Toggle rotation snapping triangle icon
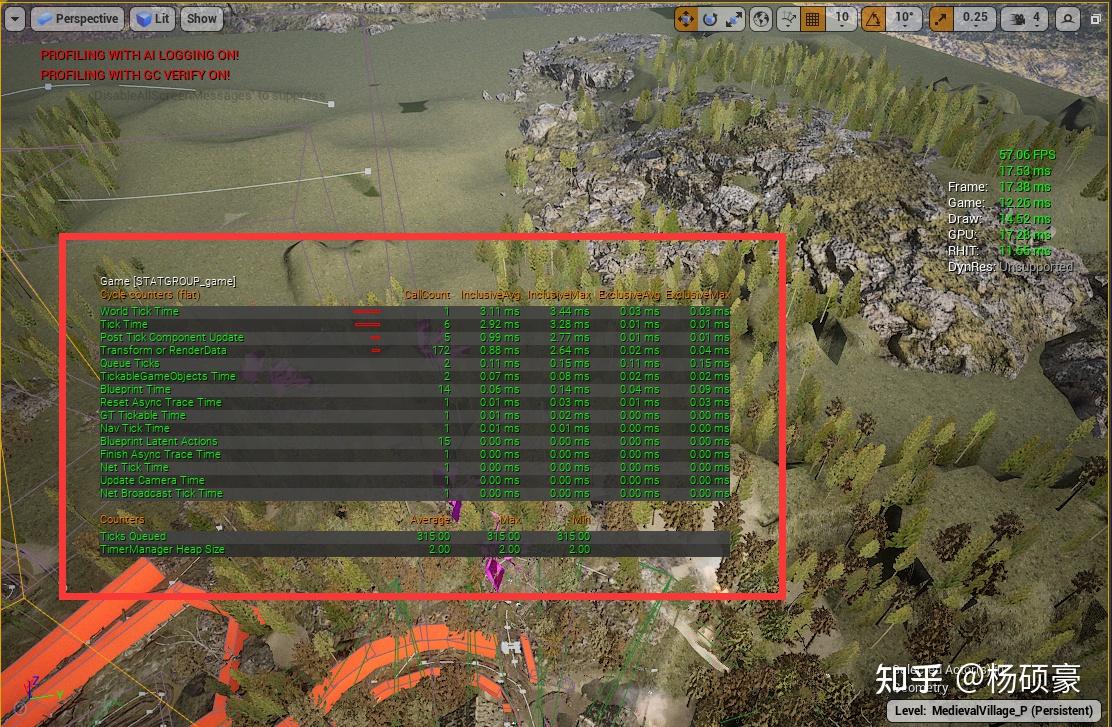 click(x=873, y=18)
